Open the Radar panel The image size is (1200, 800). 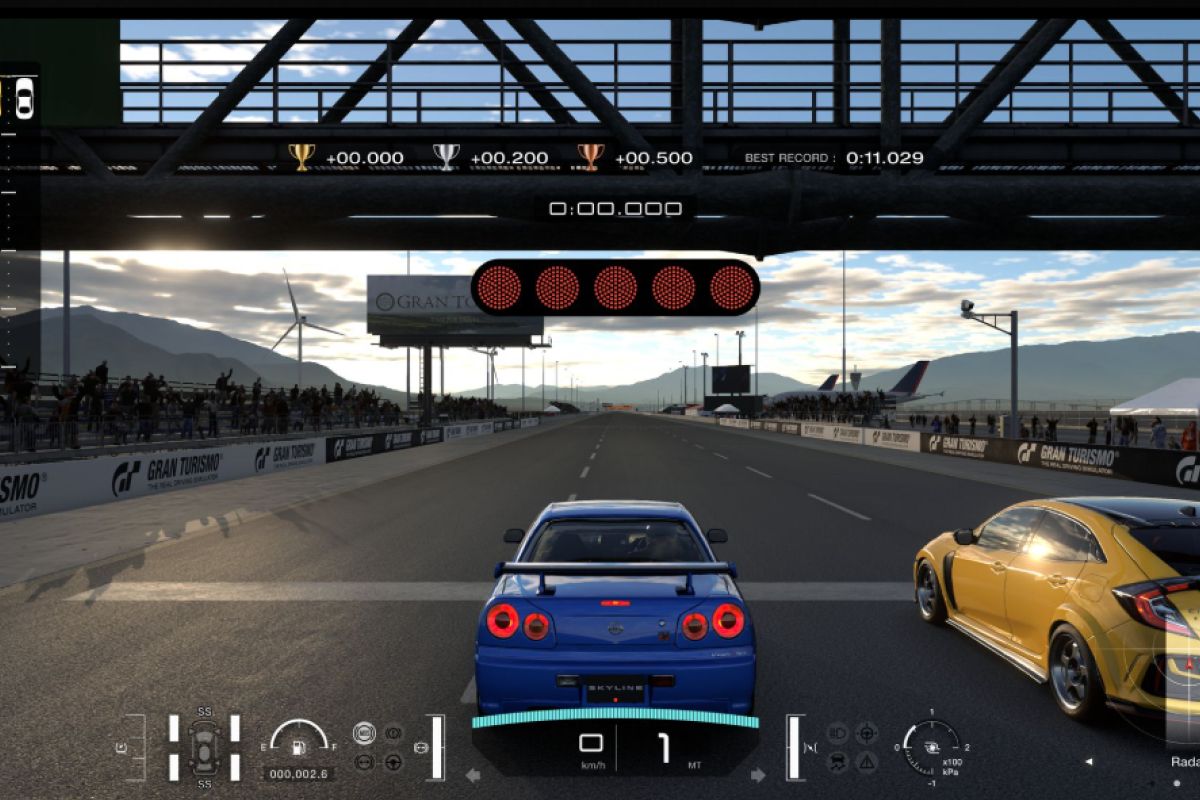point(1185,761)
